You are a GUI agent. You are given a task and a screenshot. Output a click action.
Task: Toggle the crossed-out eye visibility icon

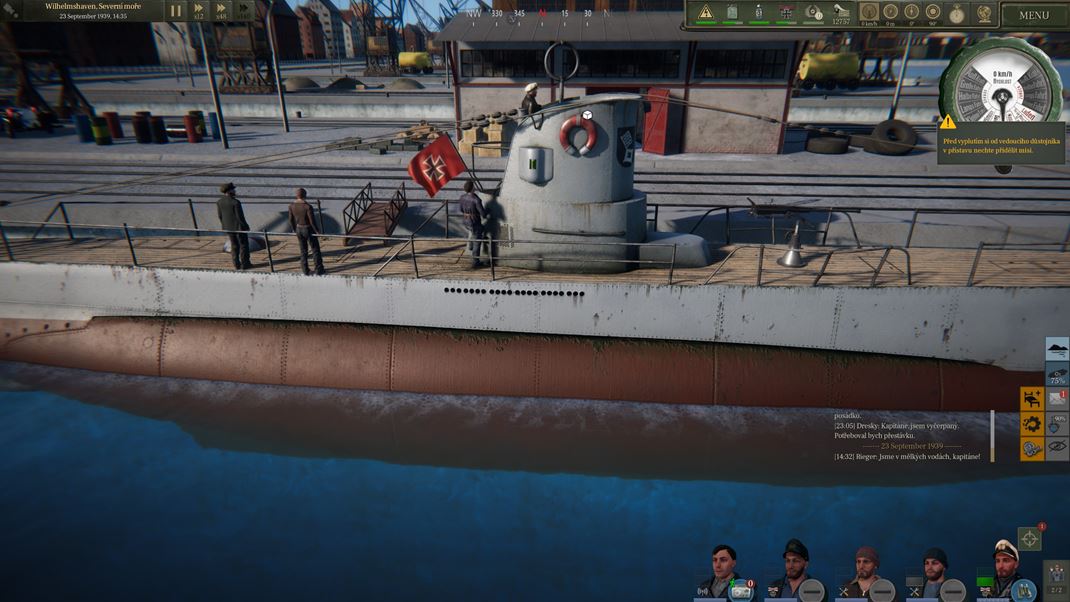tap(1057, 447)
